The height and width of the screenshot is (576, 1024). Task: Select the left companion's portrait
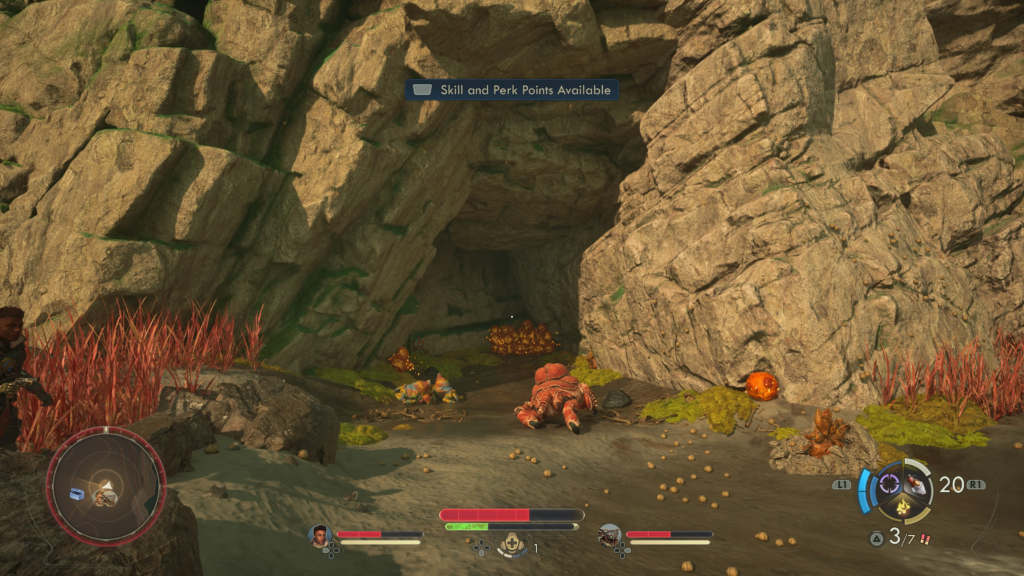pyautogui.click(x=319, y=535)
